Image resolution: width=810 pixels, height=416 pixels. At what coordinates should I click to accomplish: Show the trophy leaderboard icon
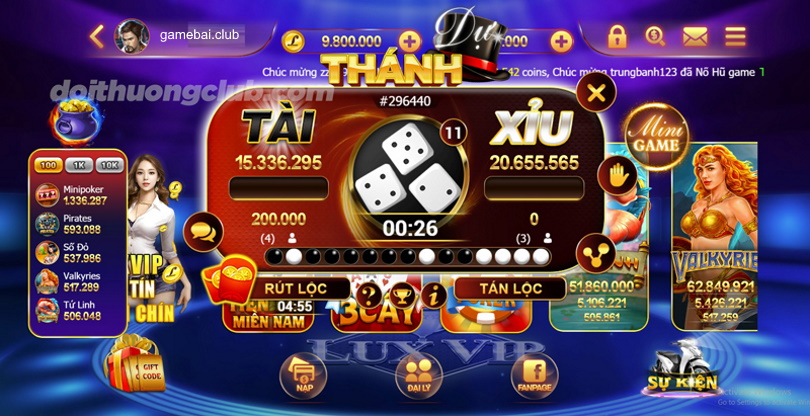[x=403, y=295]
